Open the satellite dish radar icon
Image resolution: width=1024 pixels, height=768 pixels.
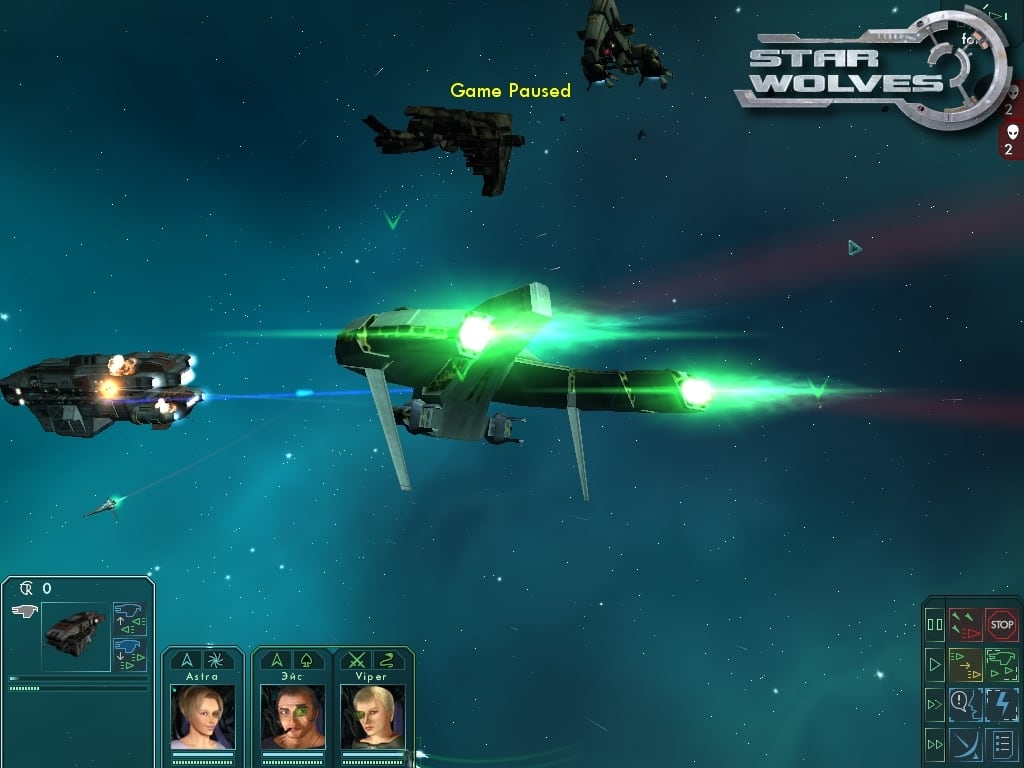[965, 744]
